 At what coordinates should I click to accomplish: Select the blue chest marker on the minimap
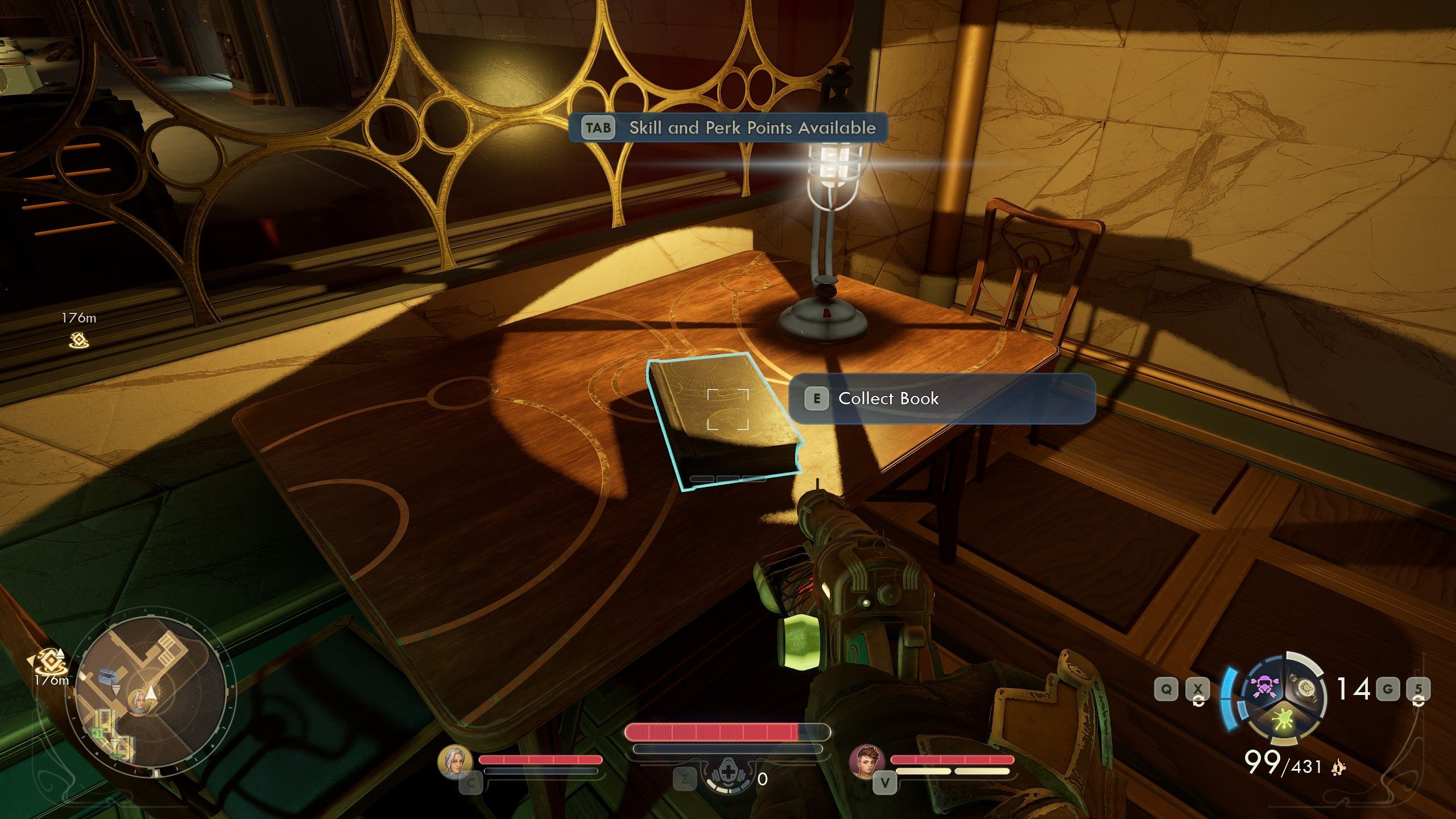pyautogui.click(x=107, y=676)
